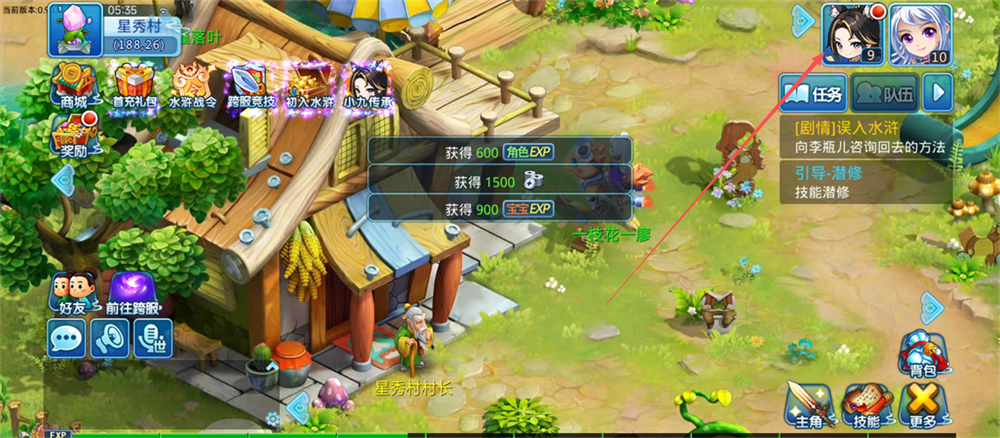Select the white-haired pet portrait level 10

point(919,33)
